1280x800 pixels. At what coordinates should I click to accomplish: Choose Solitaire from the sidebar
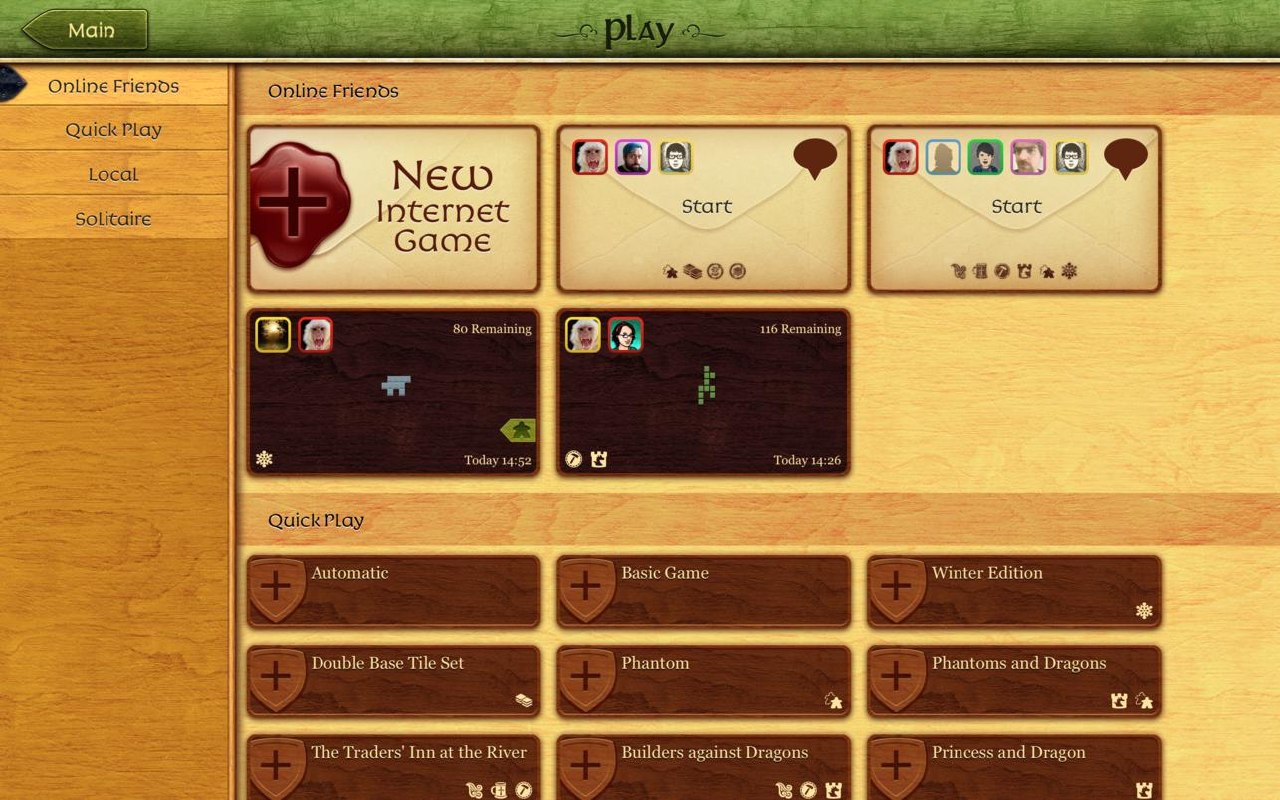coord(113,219)
